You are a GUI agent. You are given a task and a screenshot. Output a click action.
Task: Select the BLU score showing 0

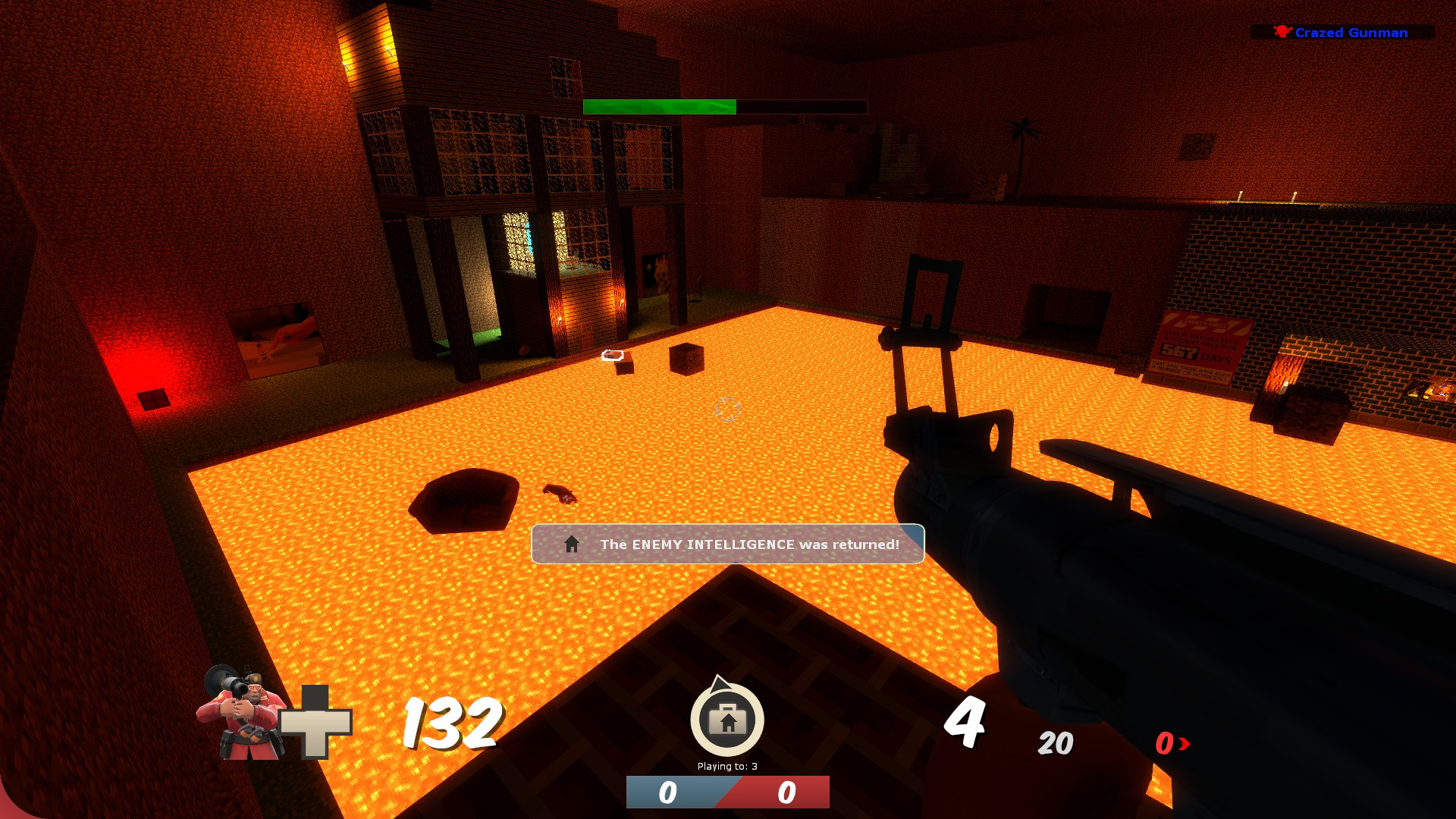[668, 791]
